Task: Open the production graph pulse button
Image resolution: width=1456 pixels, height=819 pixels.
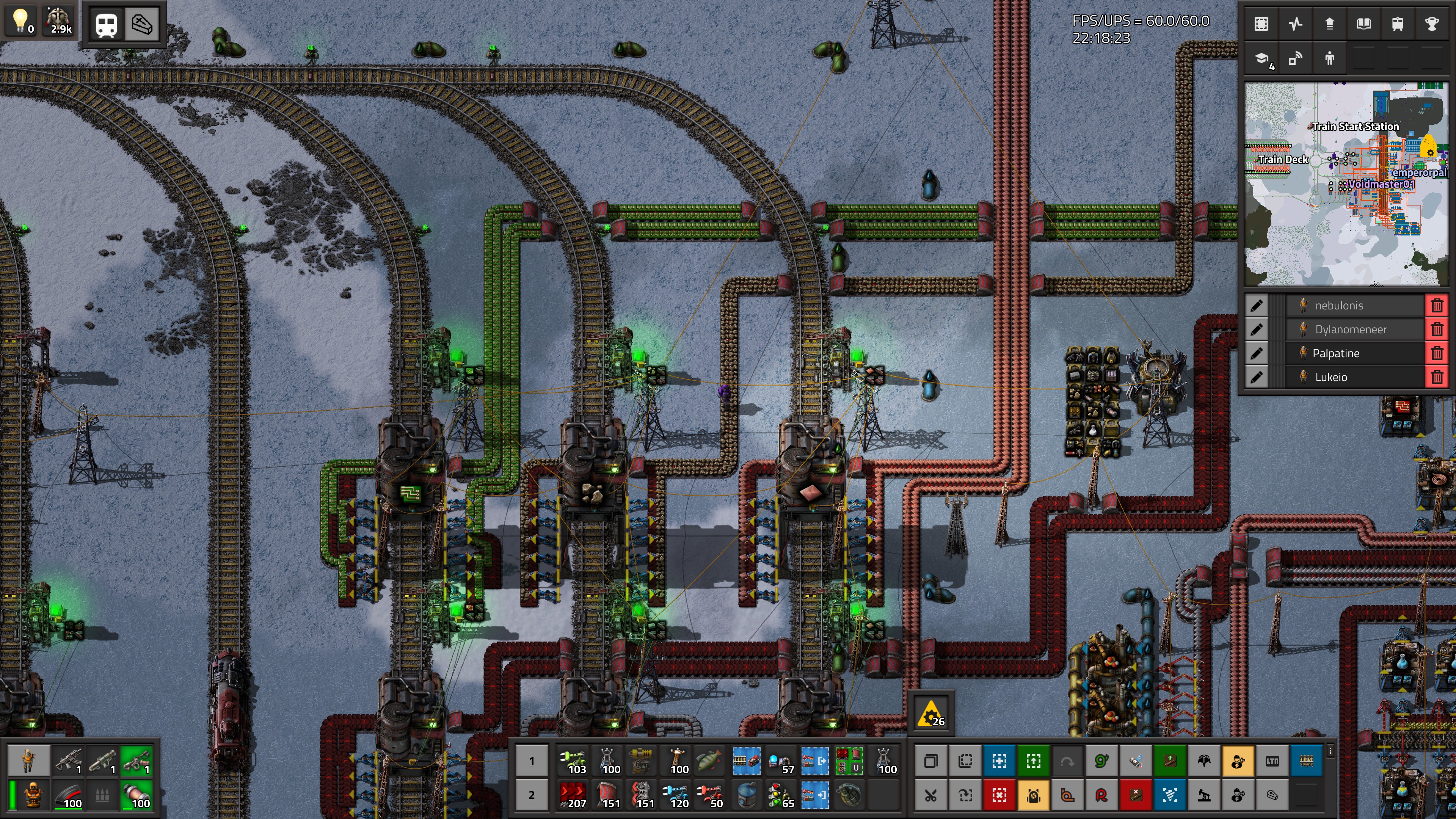Action: click(x=1296, y=24)
